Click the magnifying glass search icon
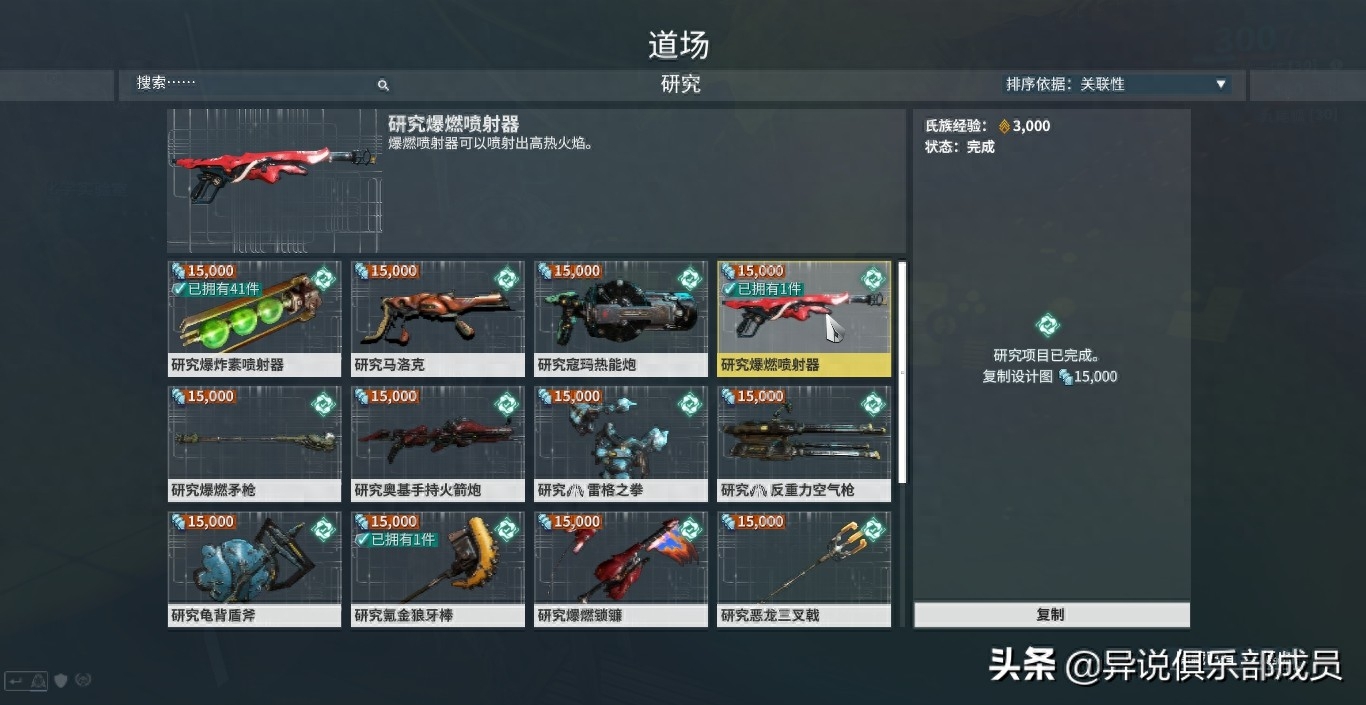Screen dimensions: 1366x705 [383, 86]
